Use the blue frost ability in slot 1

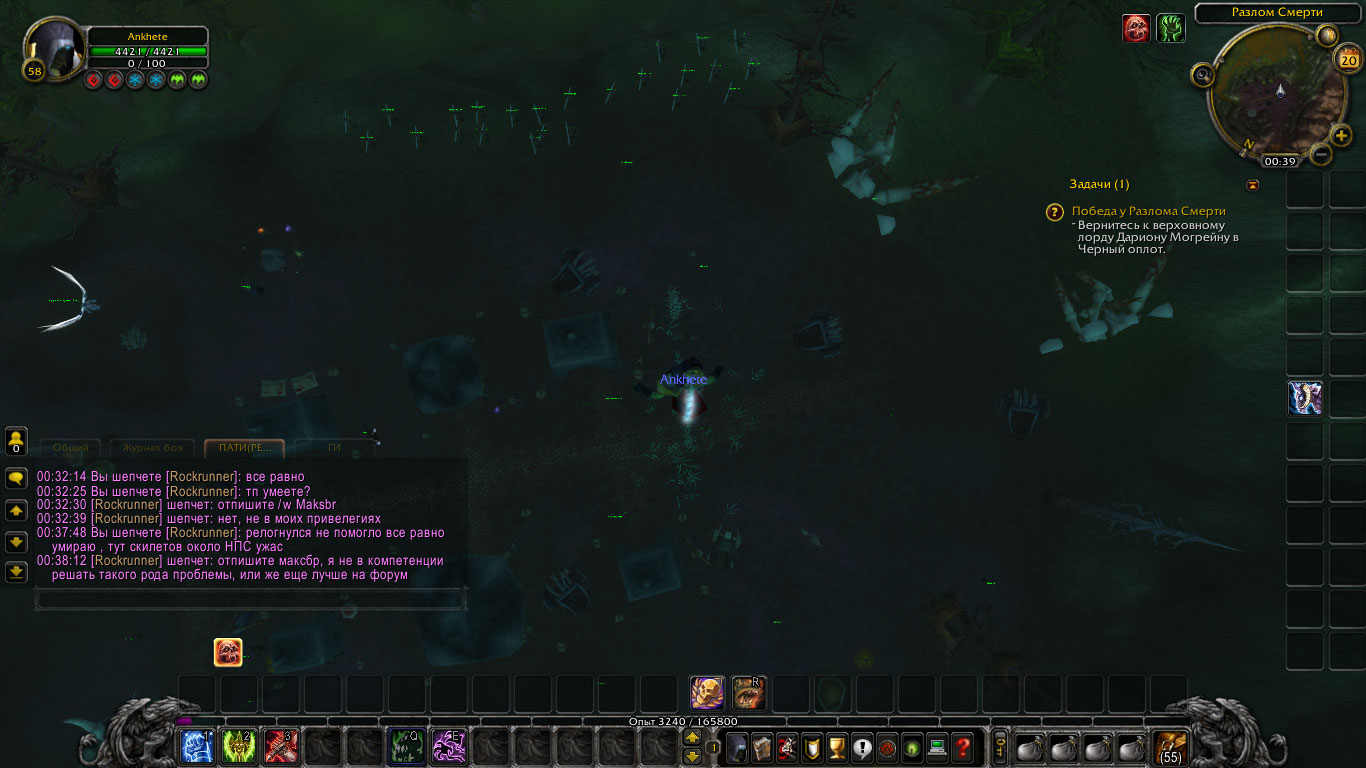tap(196, 747)
